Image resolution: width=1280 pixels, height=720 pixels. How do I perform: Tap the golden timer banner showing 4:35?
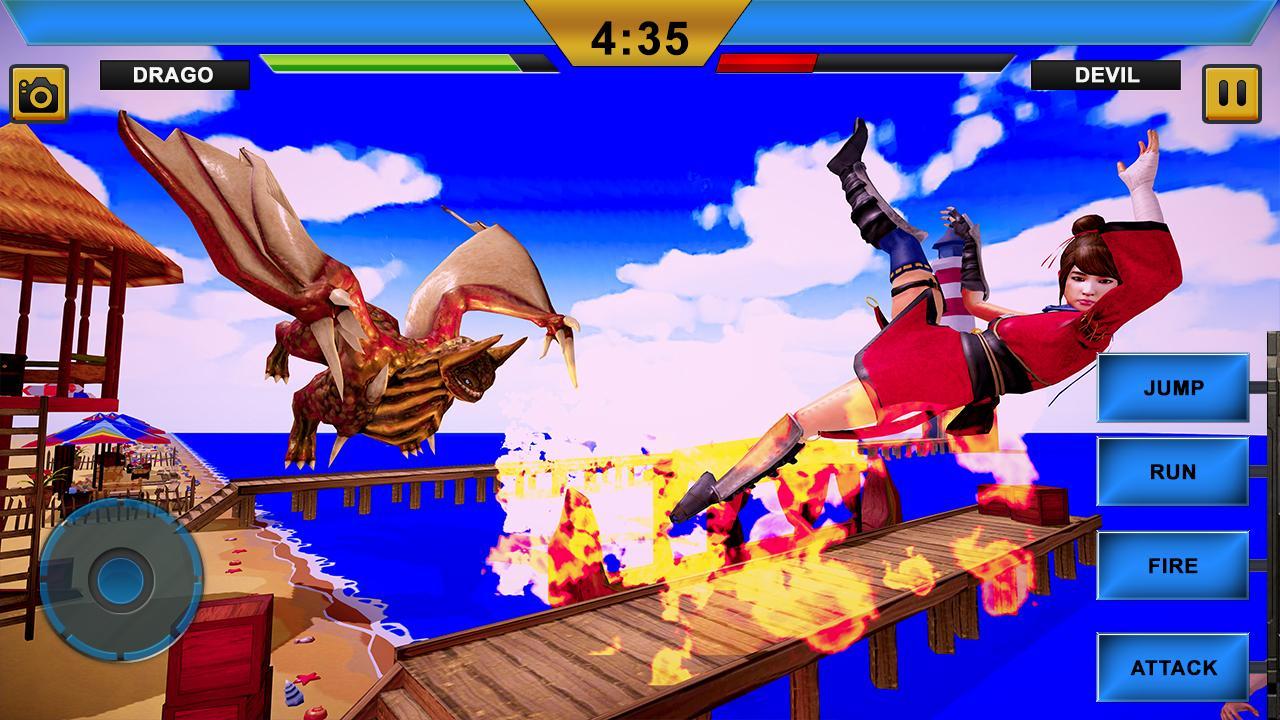click(640, 36)
